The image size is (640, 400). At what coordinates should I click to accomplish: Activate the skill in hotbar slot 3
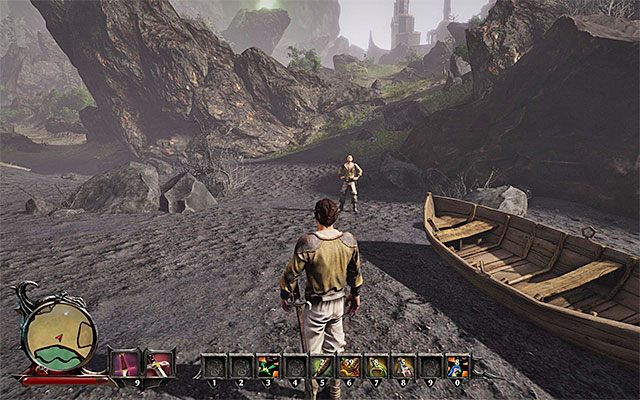[268, 366]
